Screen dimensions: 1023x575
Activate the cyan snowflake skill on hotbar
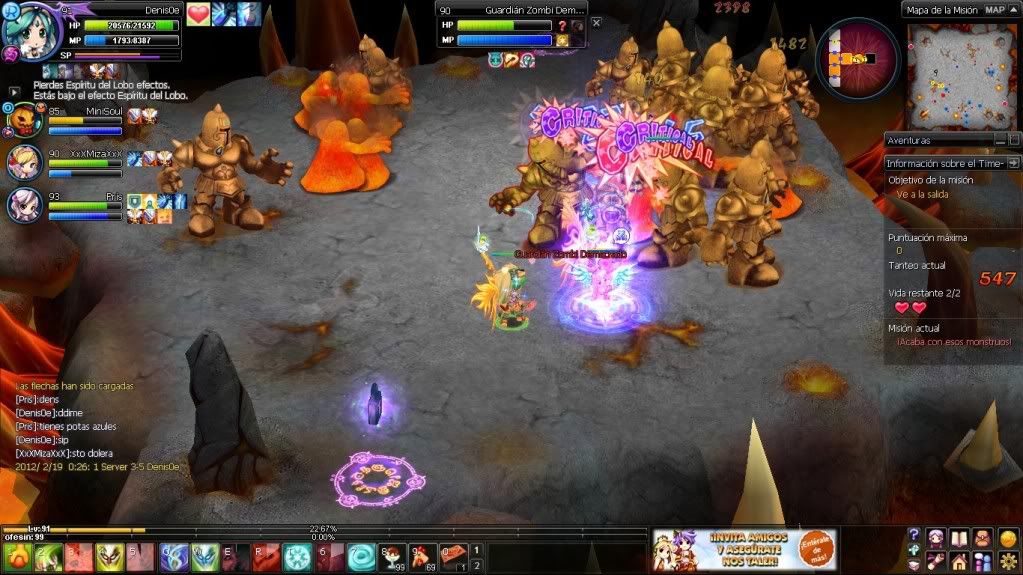298,556
